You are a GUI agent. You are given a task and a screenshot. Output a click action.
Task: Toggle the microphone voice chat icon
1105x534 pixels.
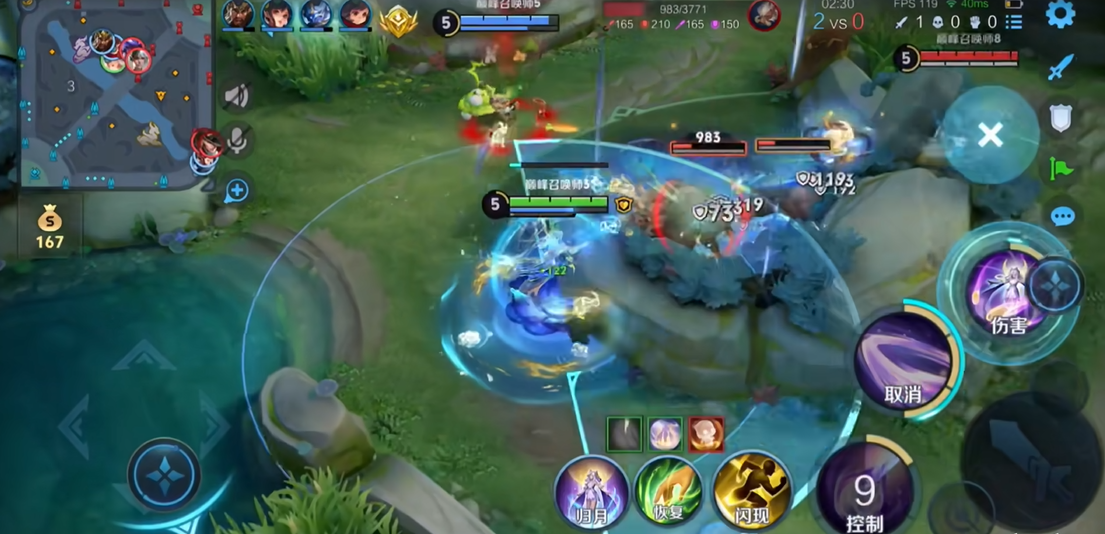[x=237, y=141]
